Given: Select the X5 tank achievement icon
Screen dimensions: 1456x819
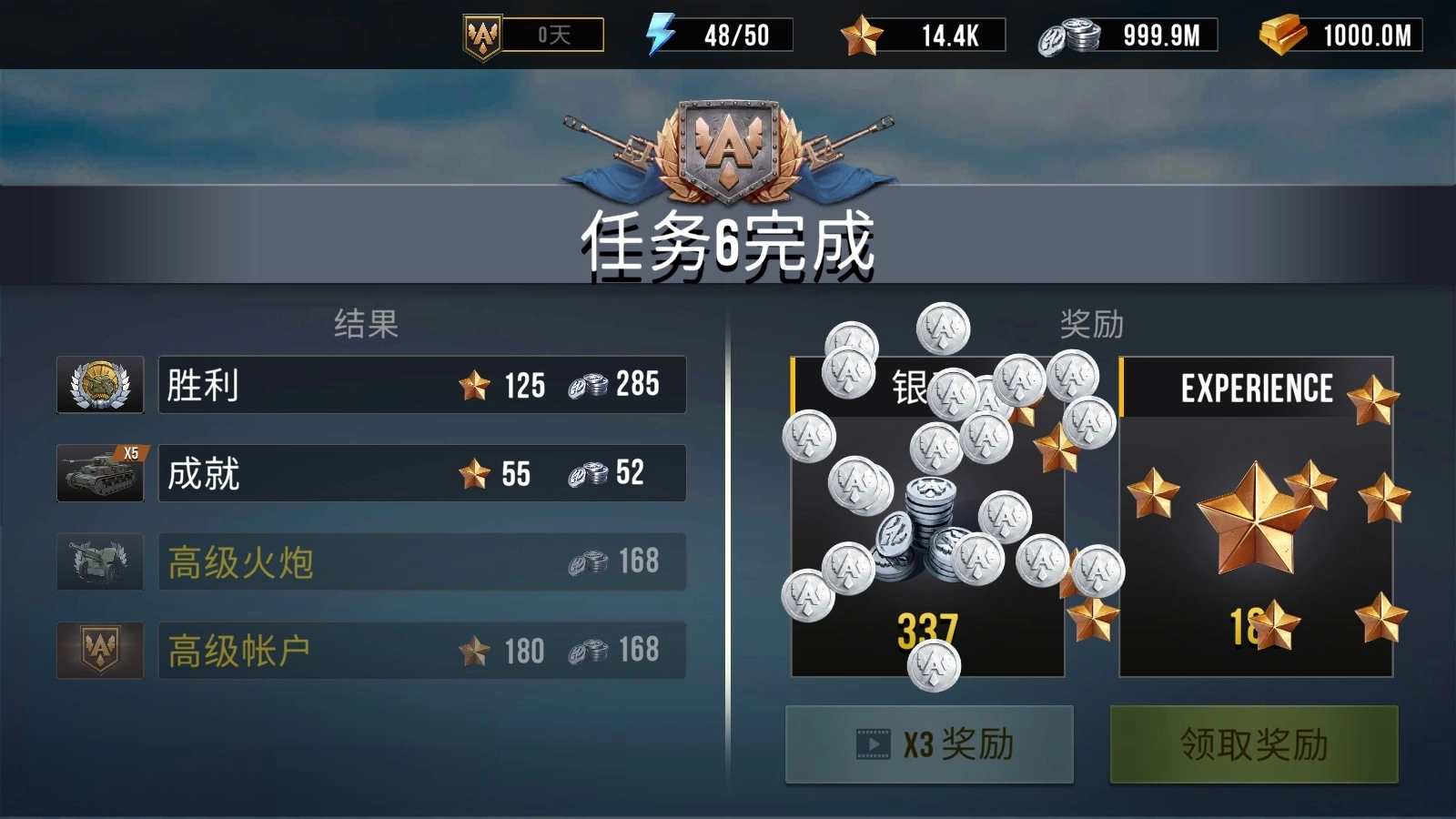Looking at the screenshot, I should pyautogui.click(x=99, y=473).
